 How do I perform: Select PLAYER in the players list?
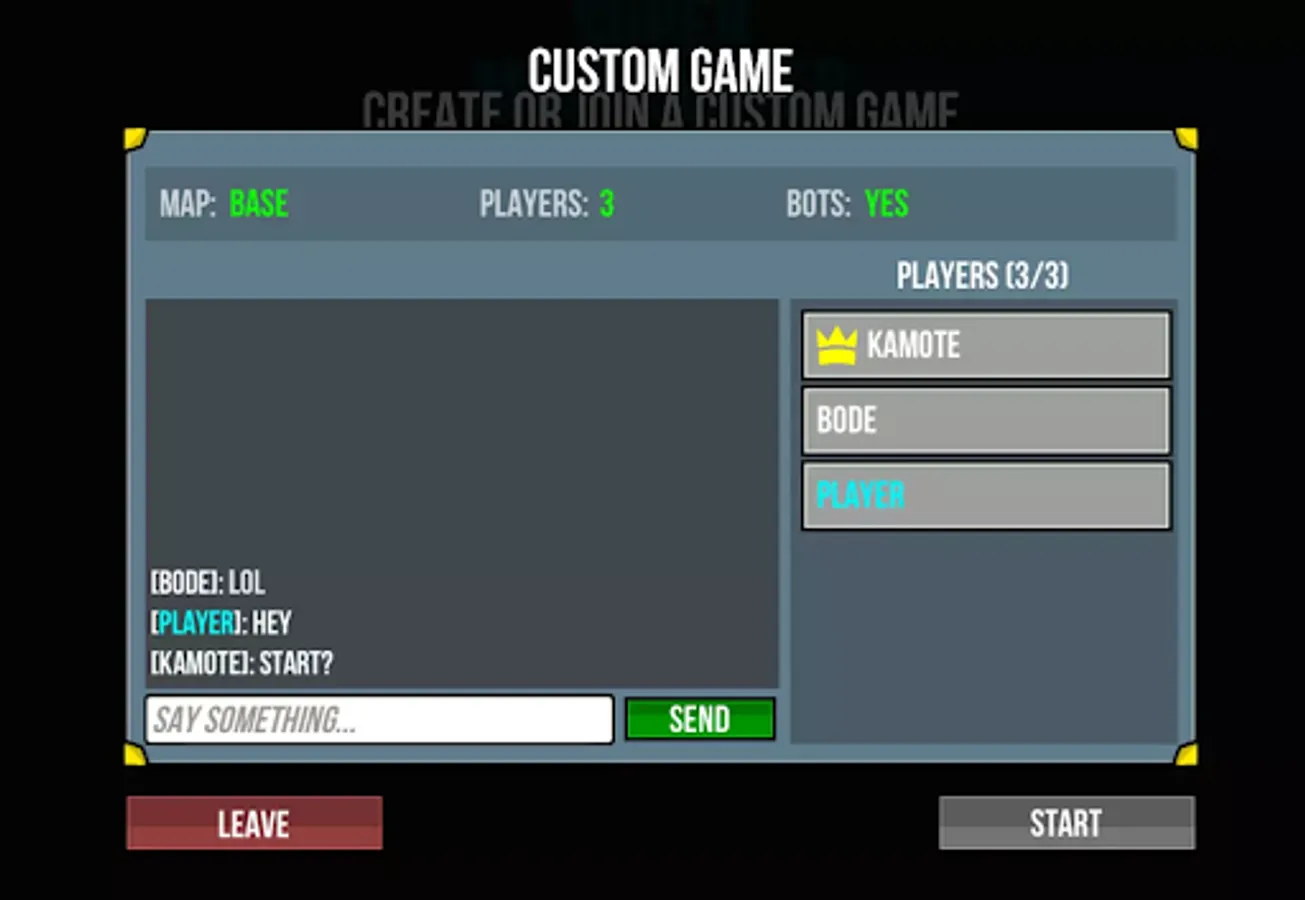pos(985,494)
